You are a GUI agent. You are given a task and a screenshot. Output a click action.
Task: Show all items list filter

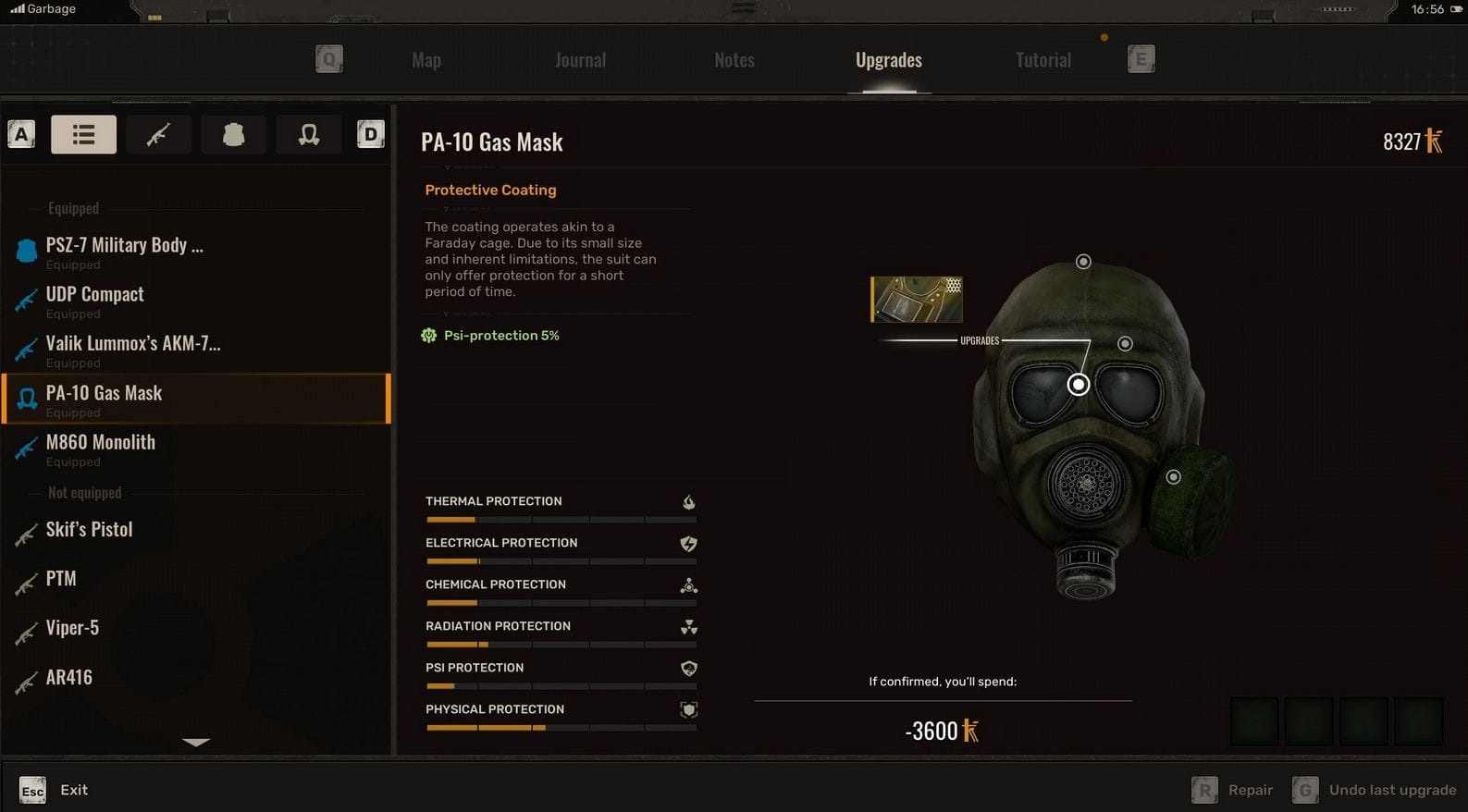coord(83,135)
